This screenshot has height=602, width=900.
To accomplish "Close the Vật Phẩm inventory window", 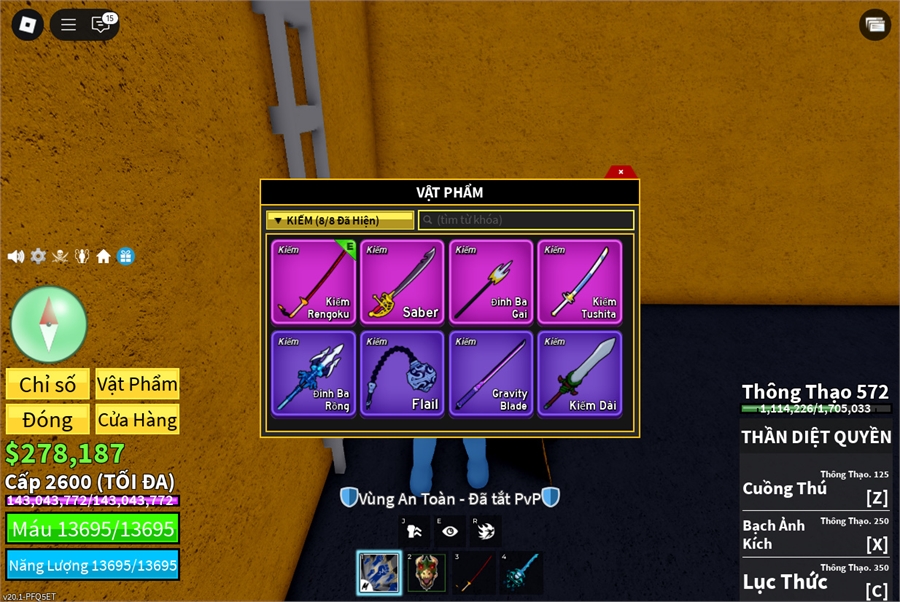I will click(x=620, y=172).
